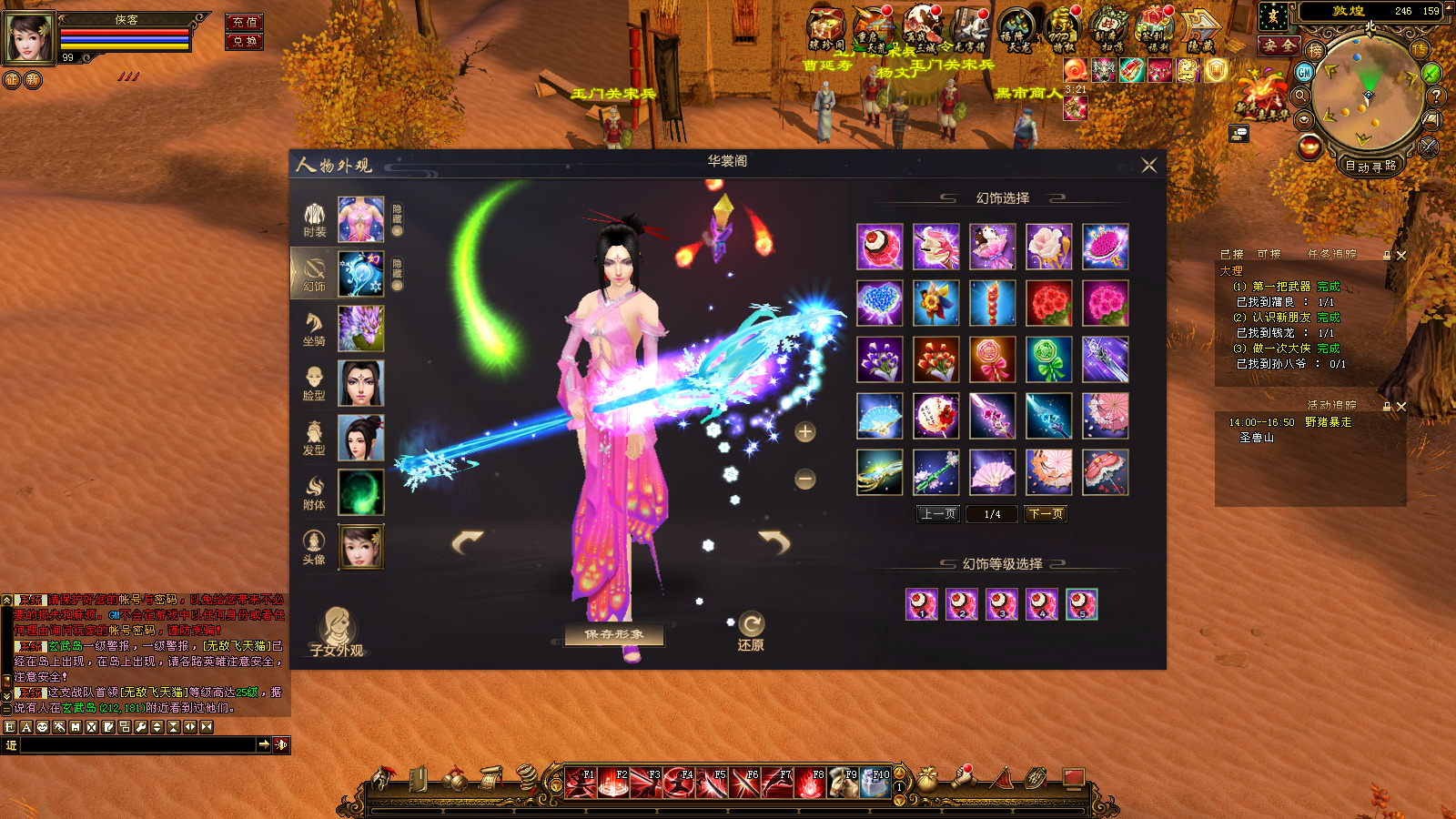1456x819 pixels.
Task: Zoom in character preview with plus
Action: coord(805,431)
